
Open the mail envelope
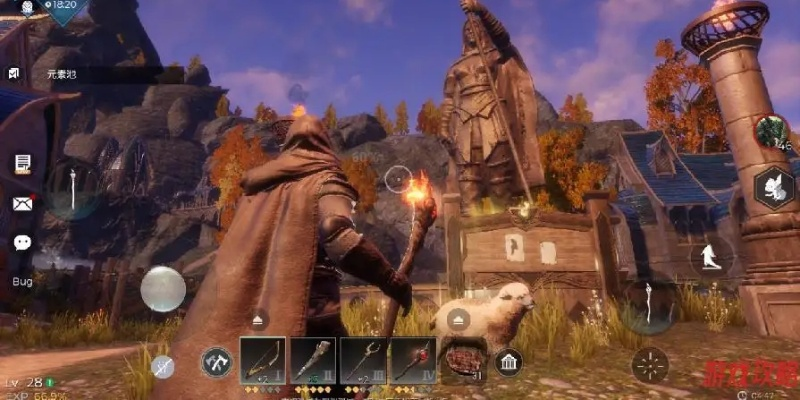point(22,203)
